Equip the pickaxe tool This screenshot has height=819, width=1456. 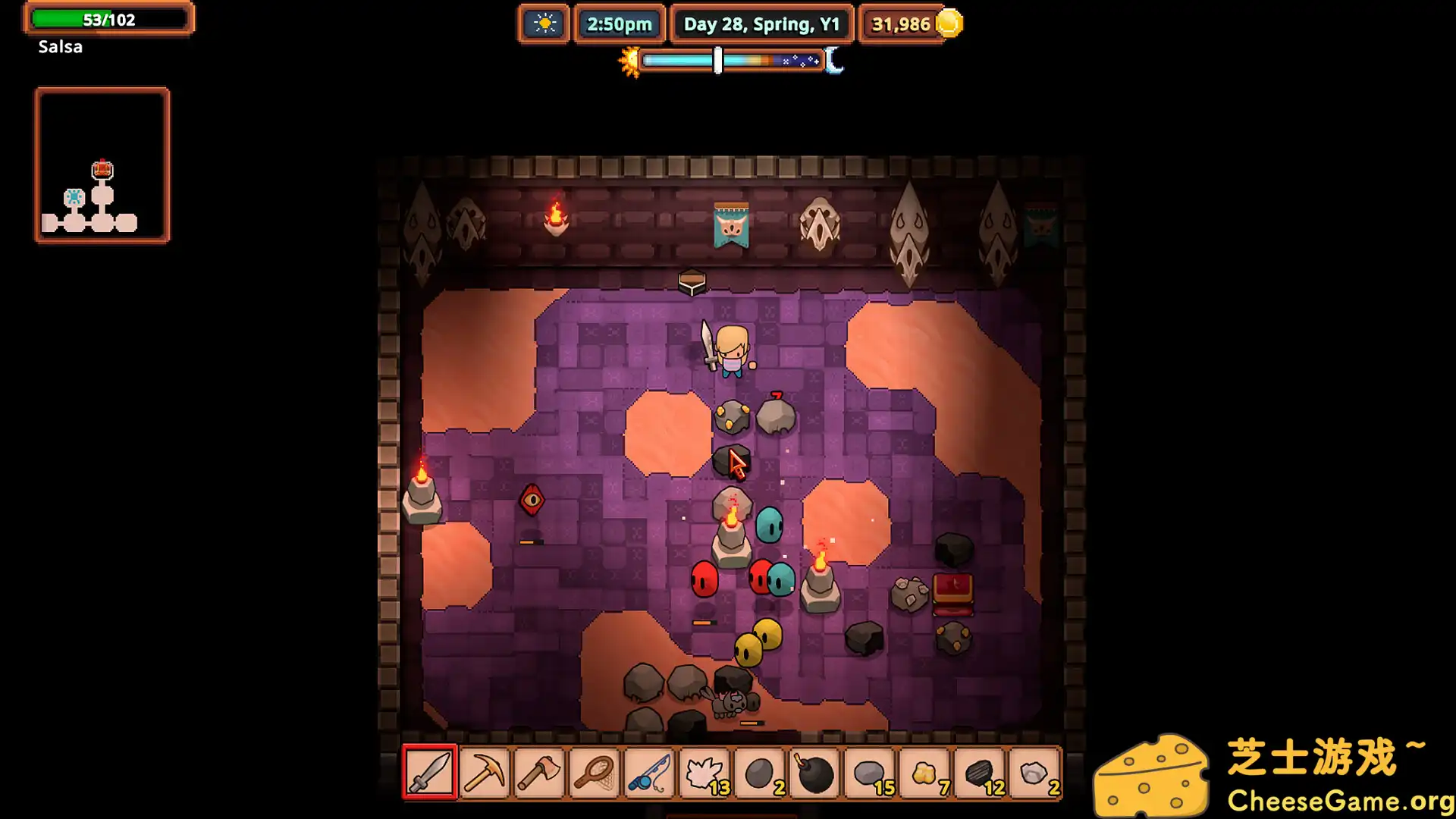click(485, 773)
